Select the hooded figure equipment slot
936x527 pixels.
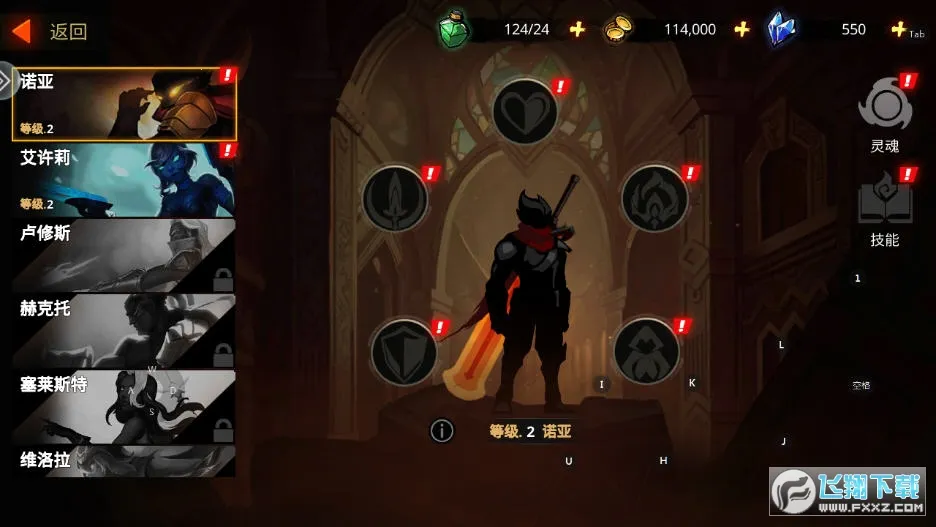click(x=646, y=351)
